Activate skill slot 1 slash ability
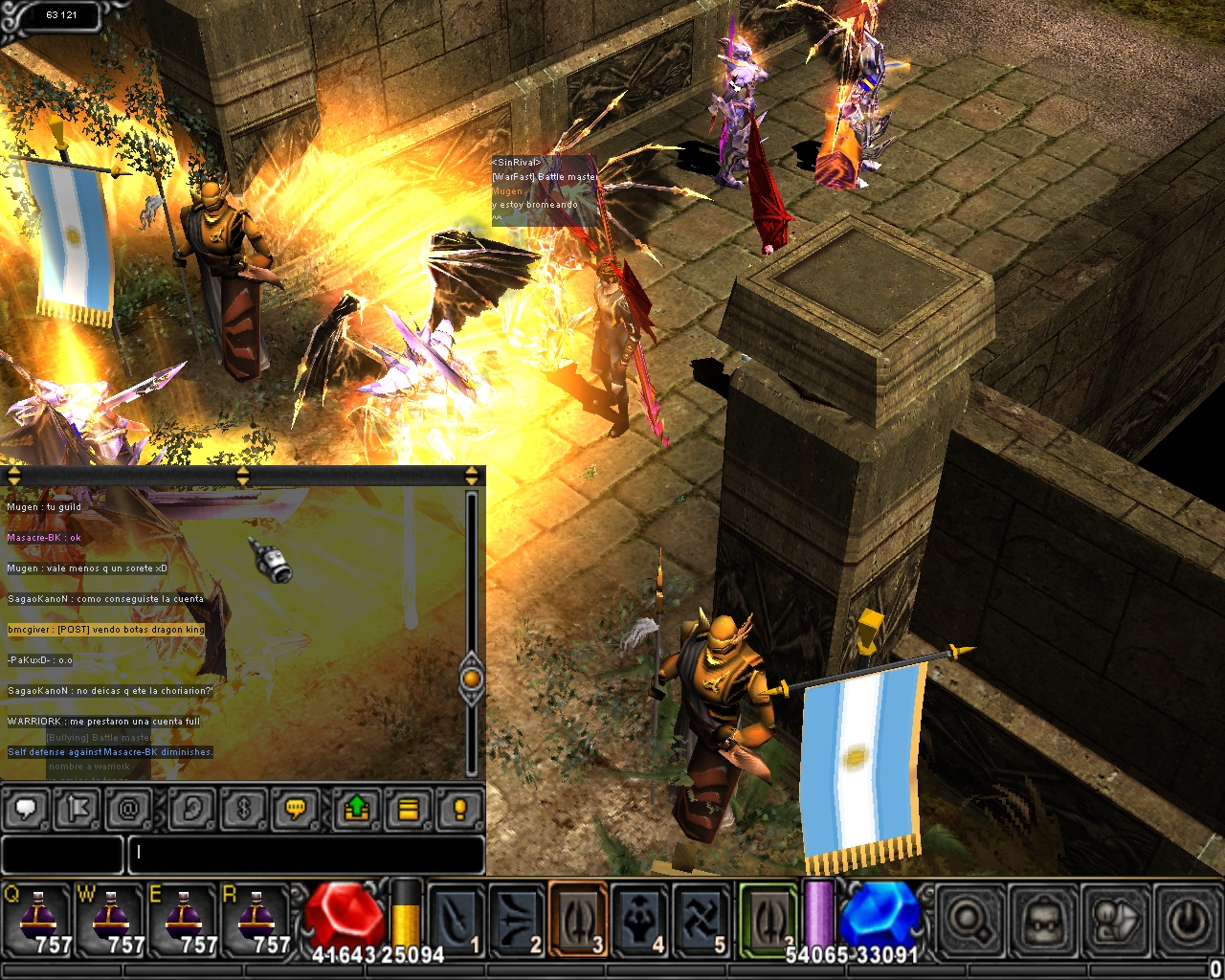 point(457,919)
